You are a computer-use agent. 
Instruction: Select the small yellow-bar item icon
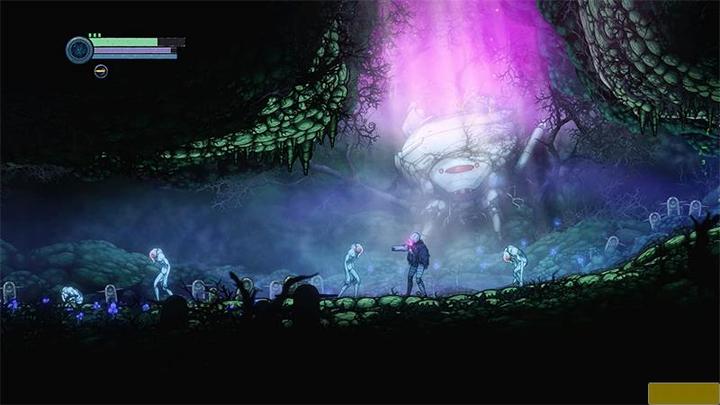click(x=101, y=71)
